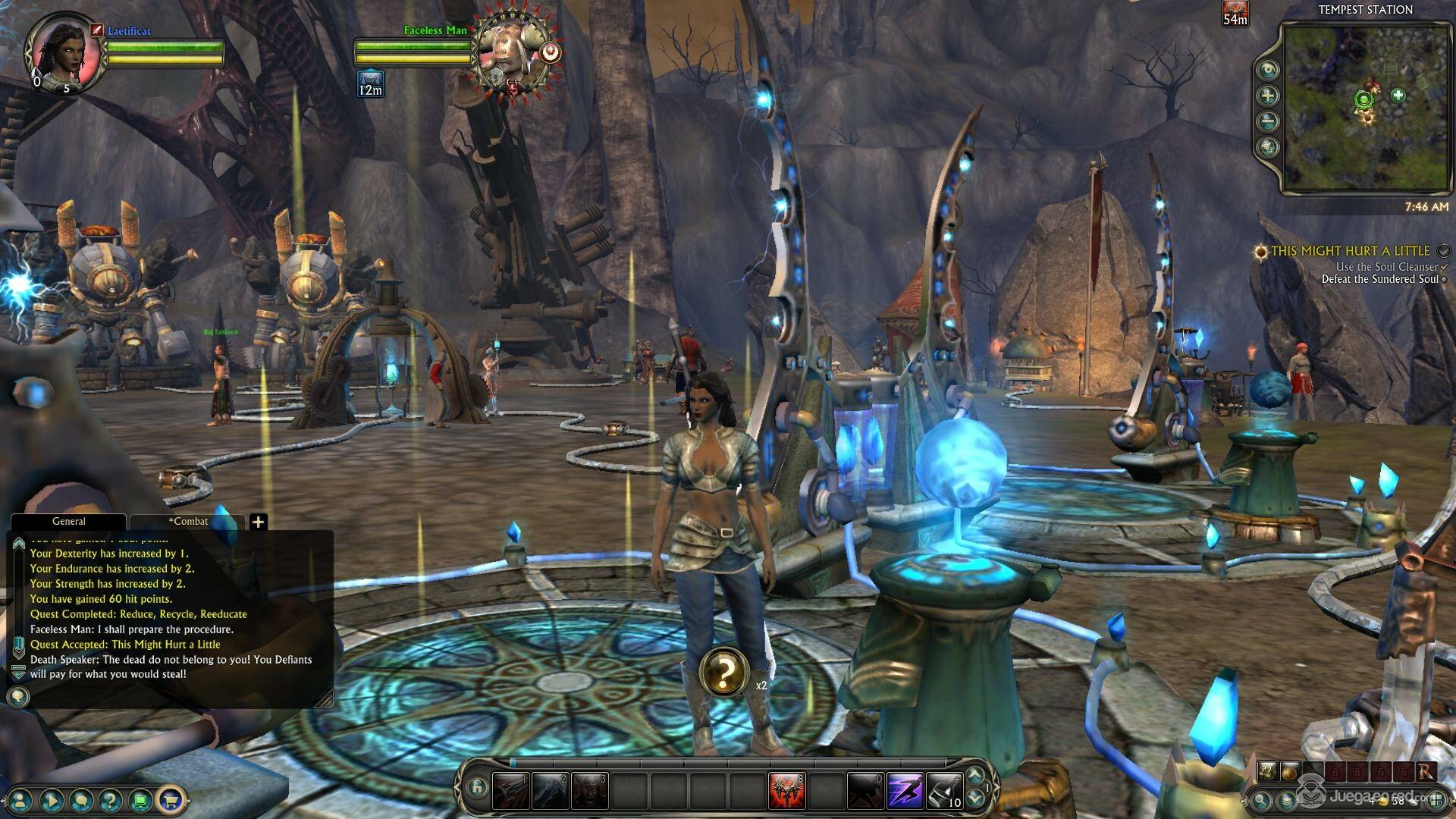Use the vial item with count 10

pyautogui.click(x=944, y=792)
